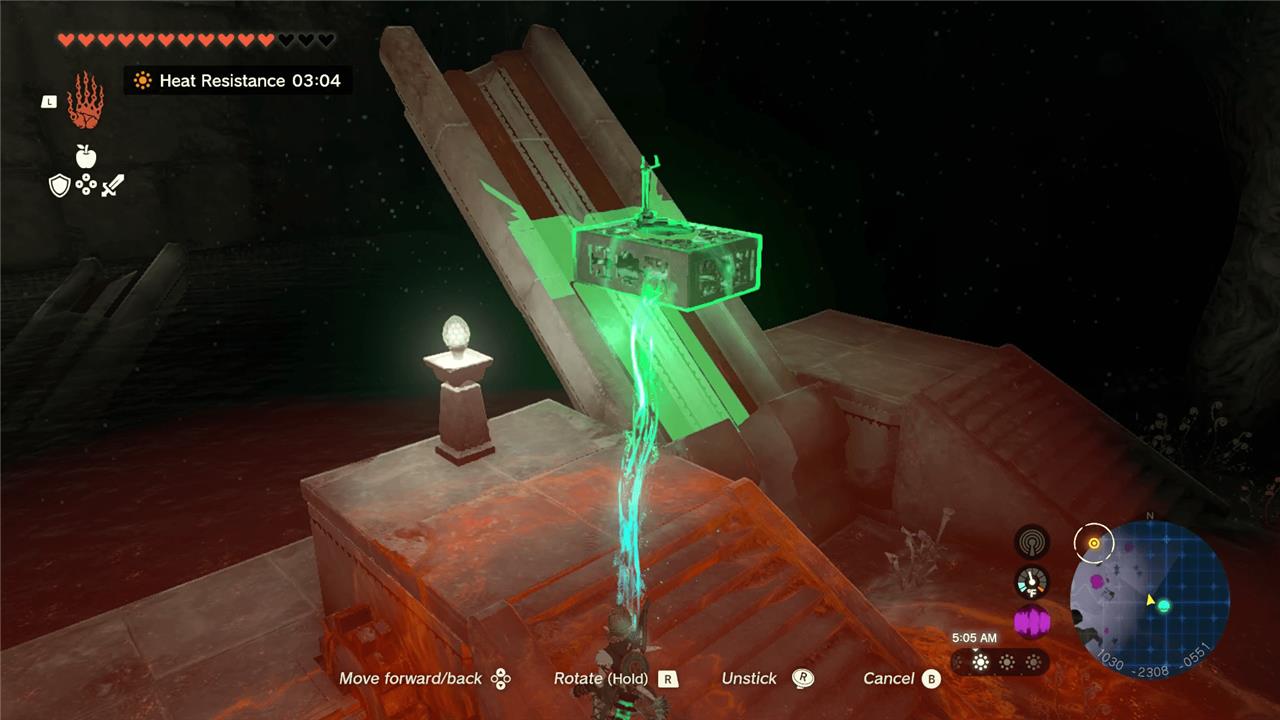Click the purple sound-wave noise indicator
The height and width of the screenshot is (720, 1280).
pyautogui.click(x=1032, y=622)
